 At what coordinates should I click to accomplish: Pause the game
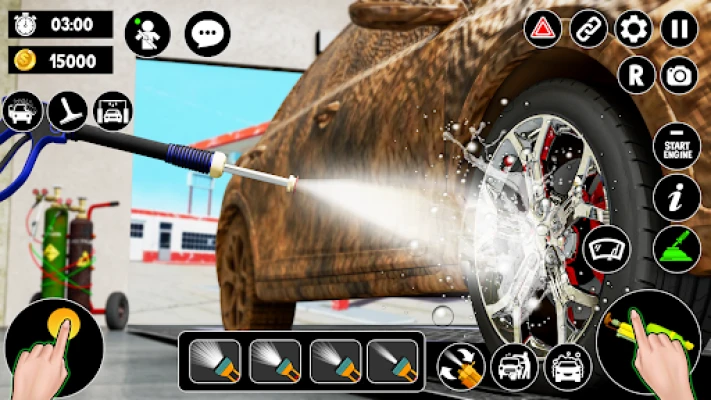point(679,28)
